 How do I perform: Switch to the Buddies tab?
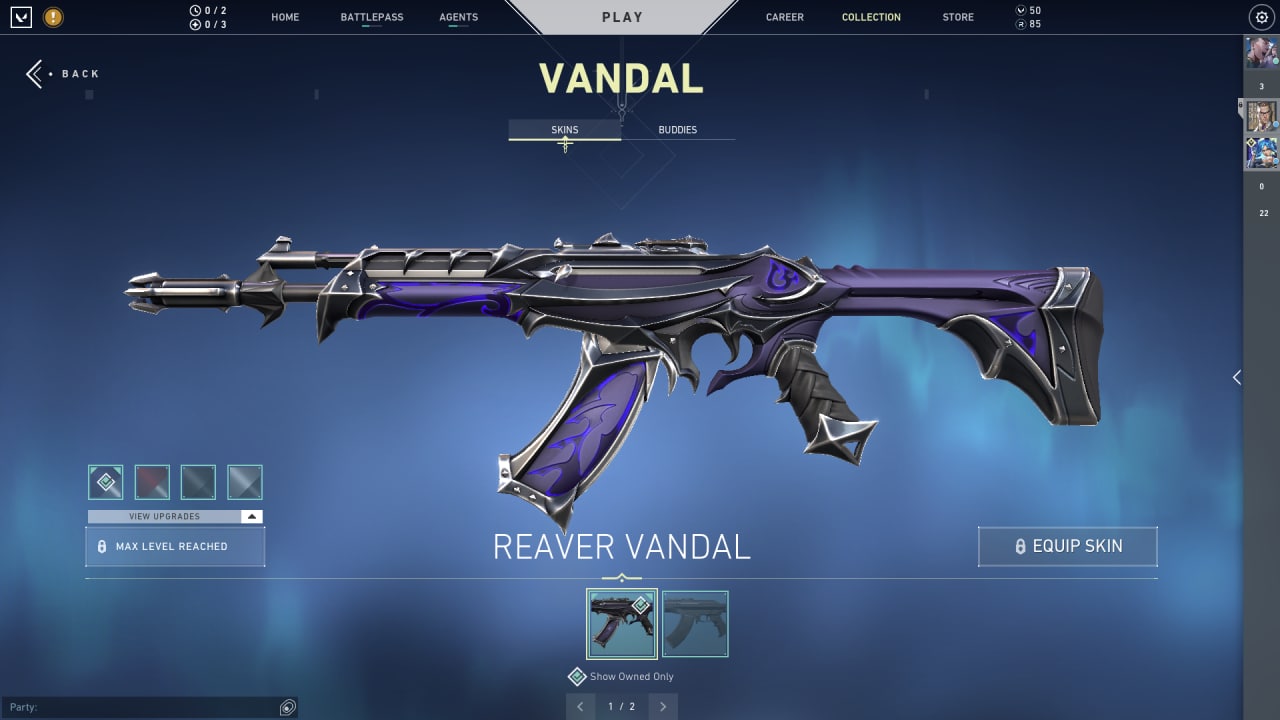(678, 129)
